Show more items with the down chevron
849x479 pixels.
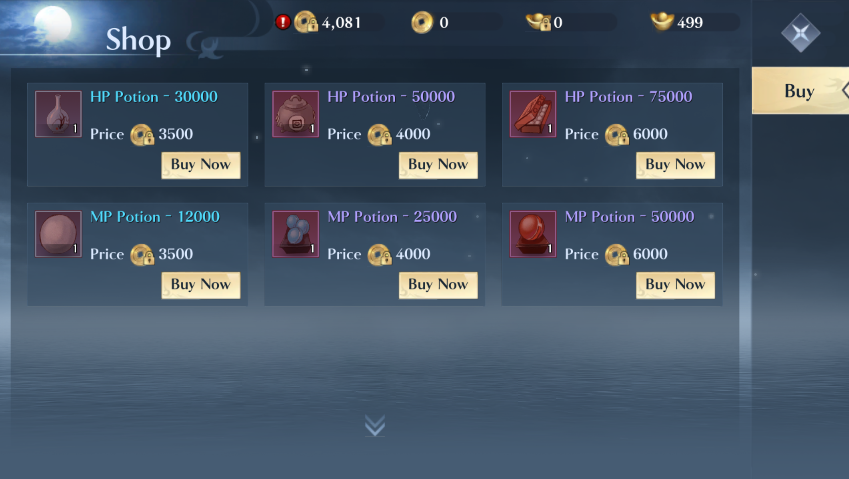[375, 426]
